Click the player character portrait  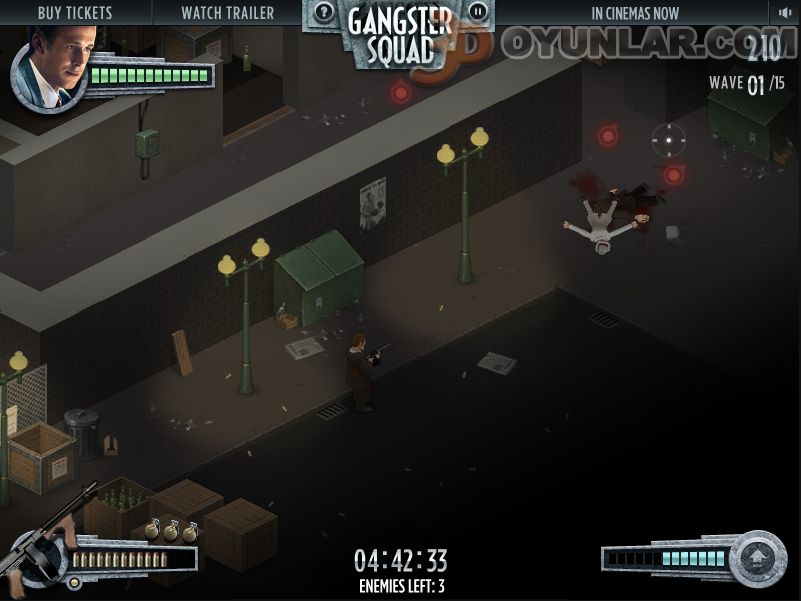pyautogui.click(x=49, y=68)
